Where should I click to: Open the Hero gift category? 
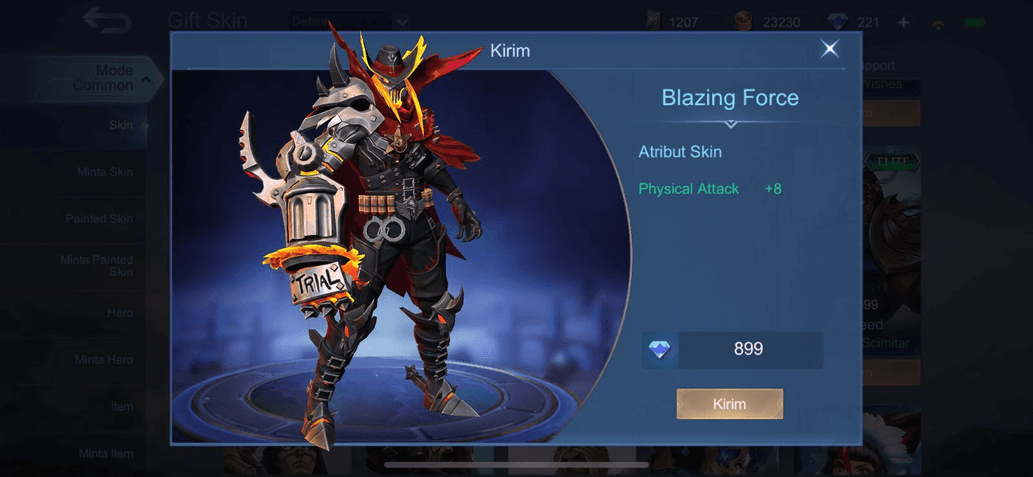coord(119,313)
